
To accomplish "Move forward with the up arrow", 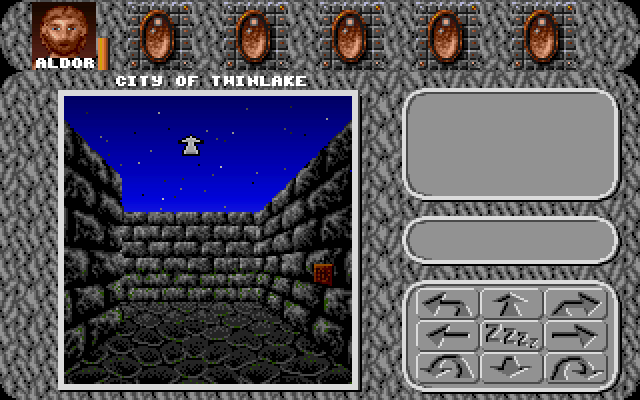I will [x=511, y=303].
